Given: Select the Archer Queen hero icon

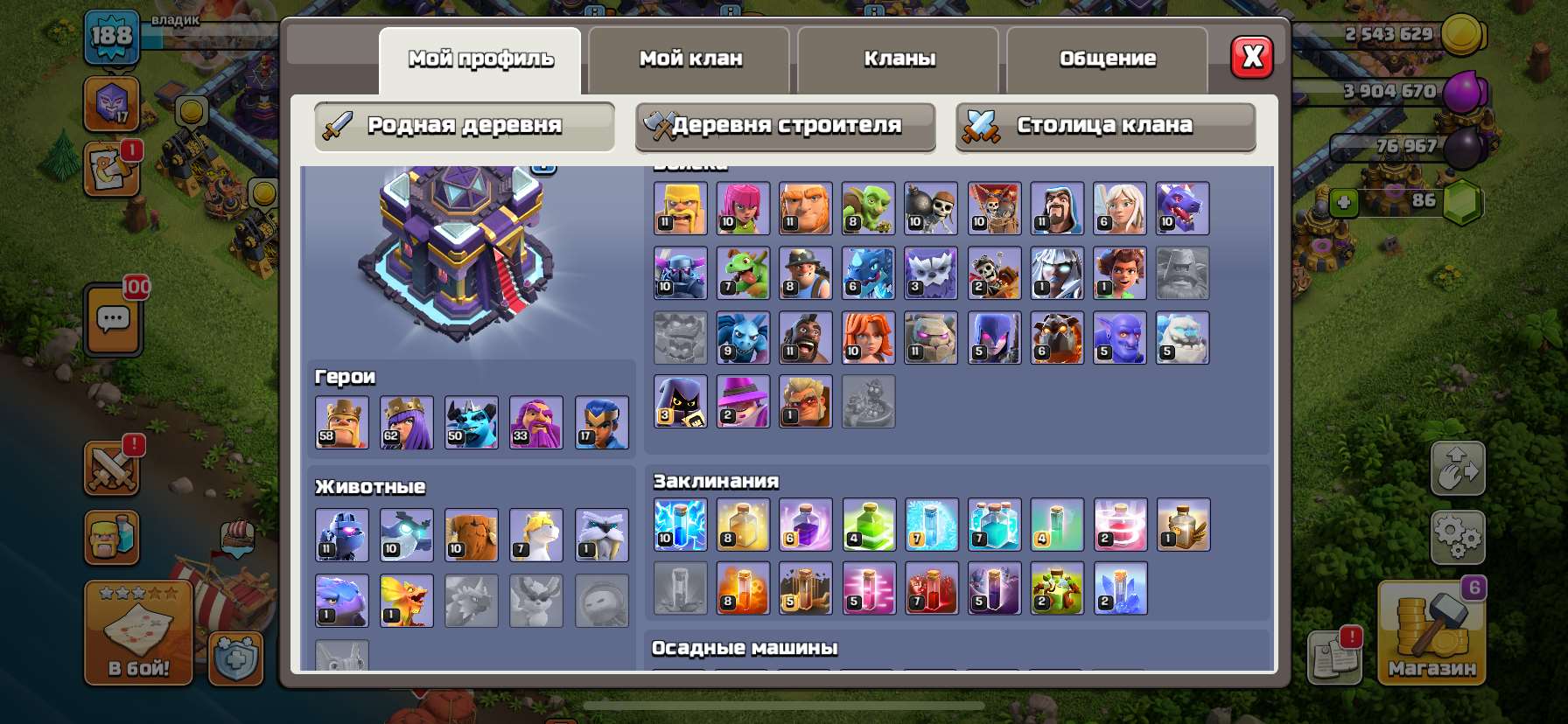Looking at the screenshot, I should coord(406,422).
